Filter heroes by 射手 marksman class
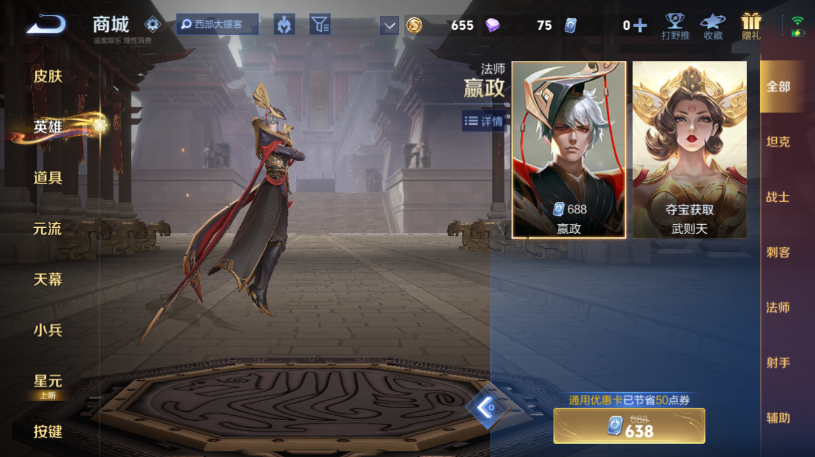Image resolution: width=815 pixels, height=457 pixels. coord(778,363)
